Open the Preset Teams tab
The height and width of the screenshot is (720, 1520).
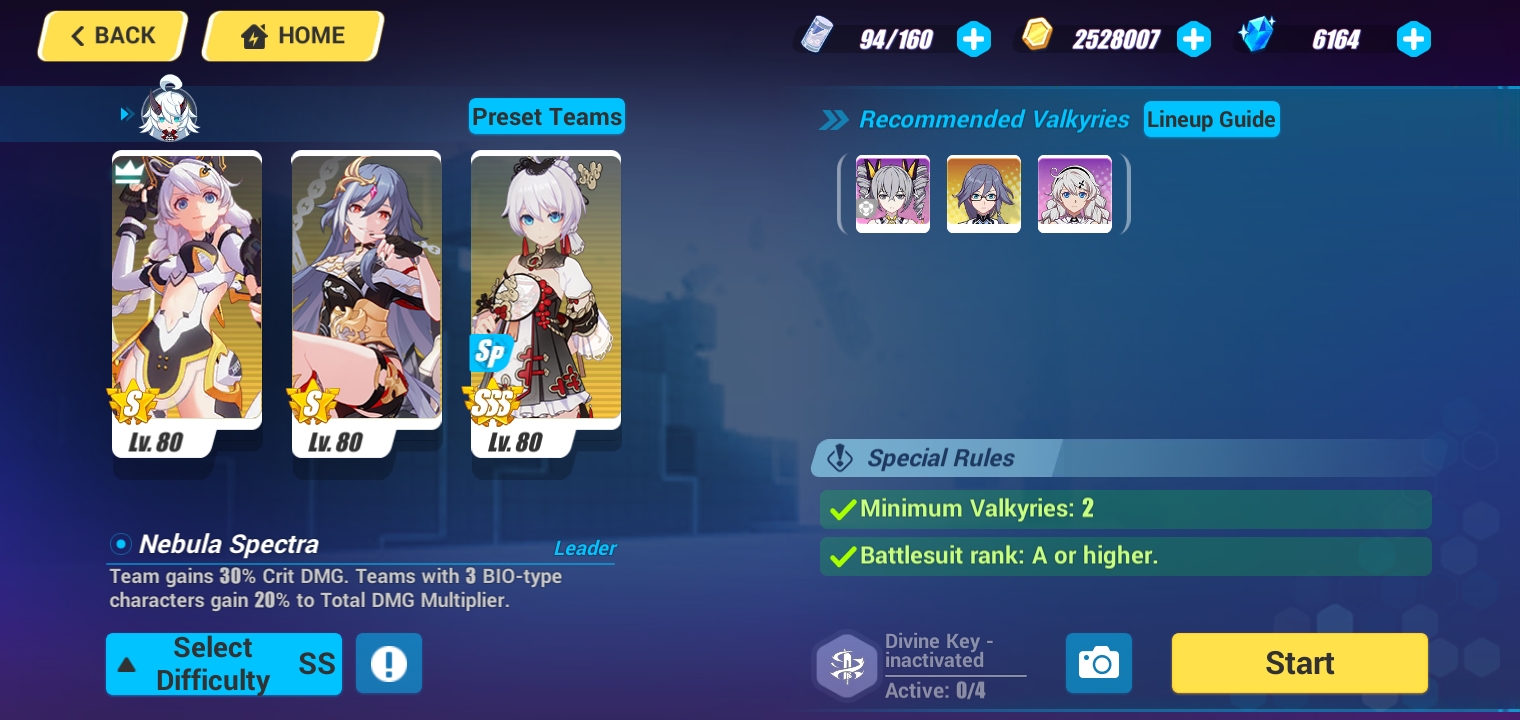[x=546, y=116]
